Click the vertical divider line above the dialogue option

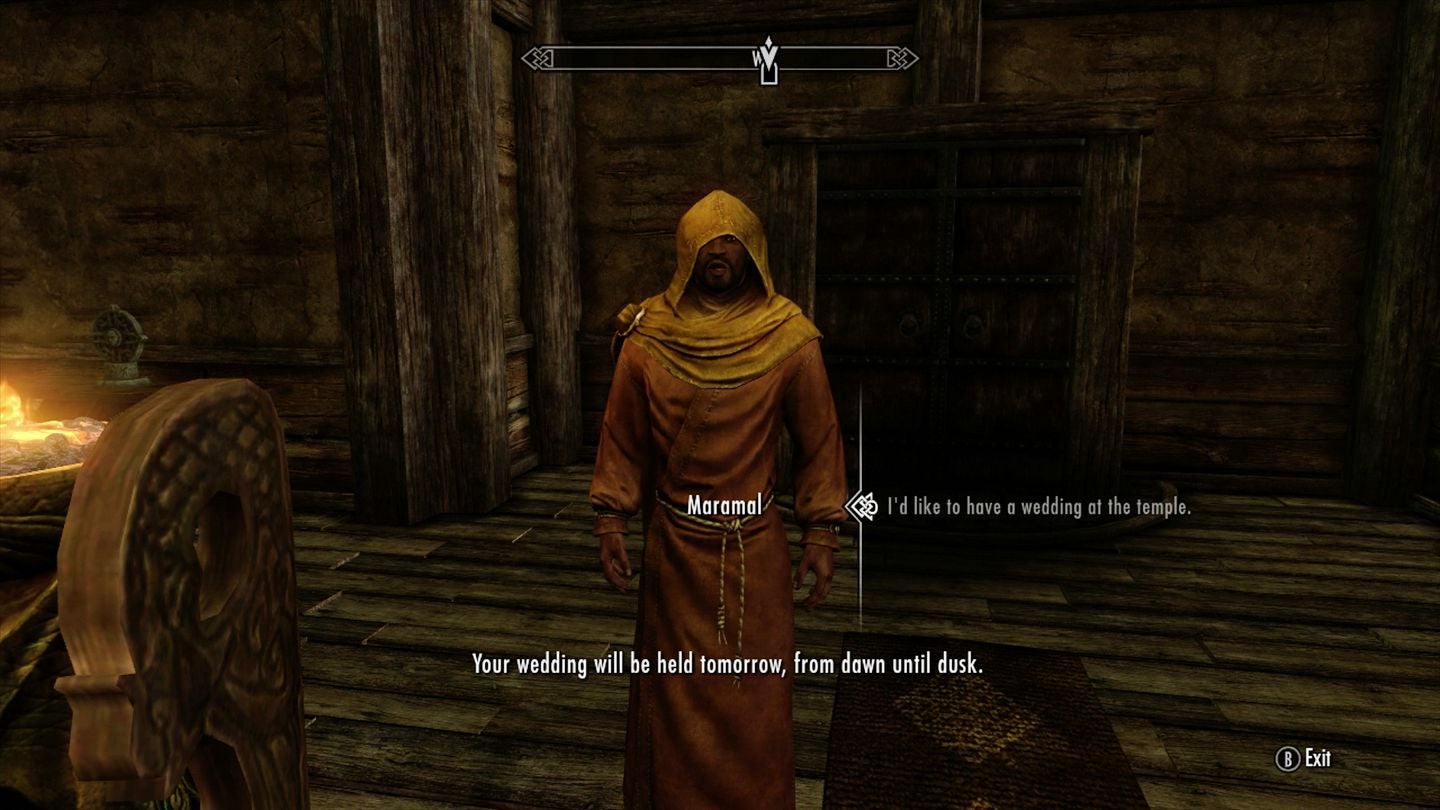click(862, 440)
